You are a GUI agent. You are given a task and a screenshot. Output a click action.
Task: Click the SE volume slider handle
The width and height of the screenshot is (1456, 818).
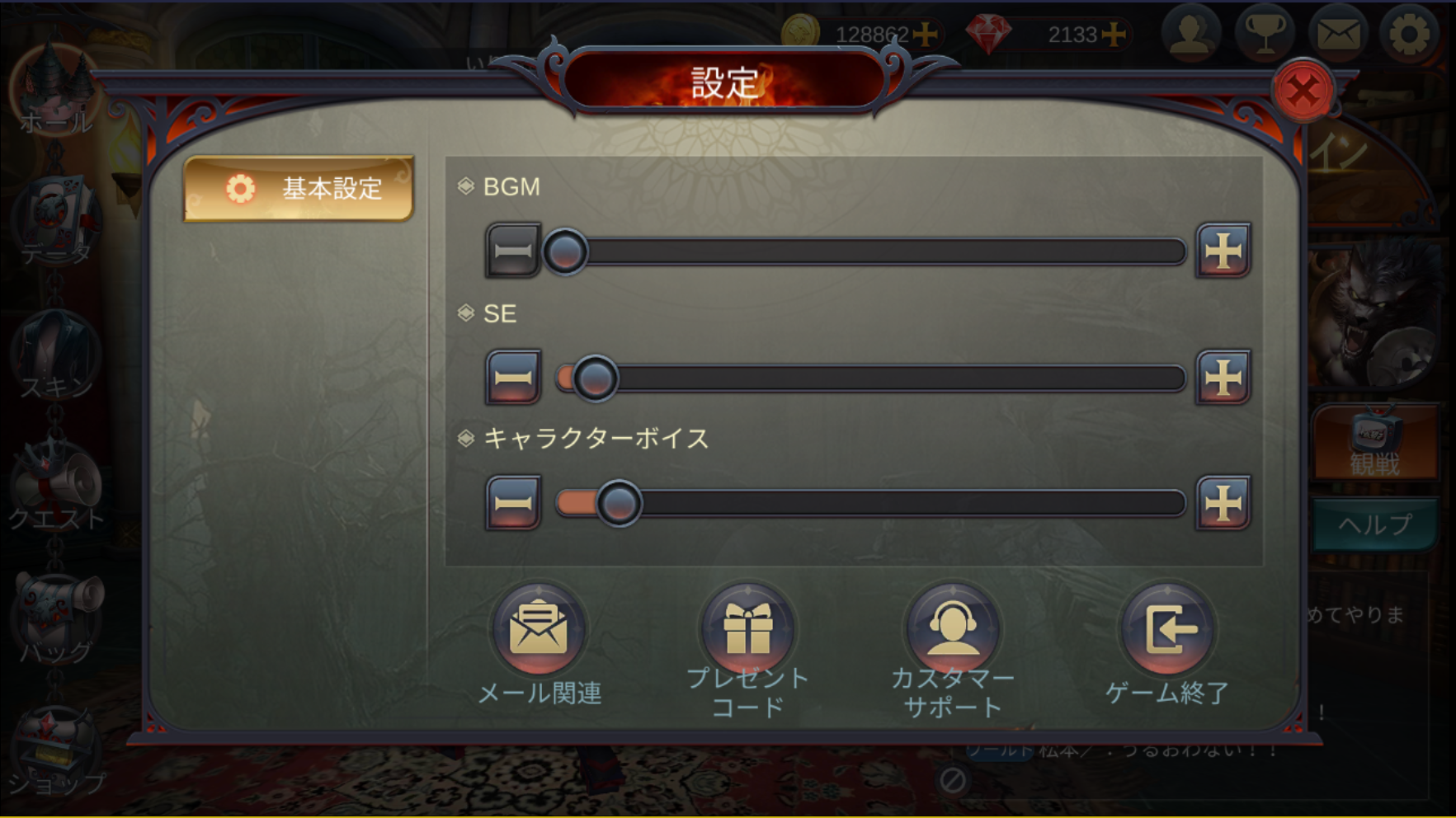[x=595, y=378]
